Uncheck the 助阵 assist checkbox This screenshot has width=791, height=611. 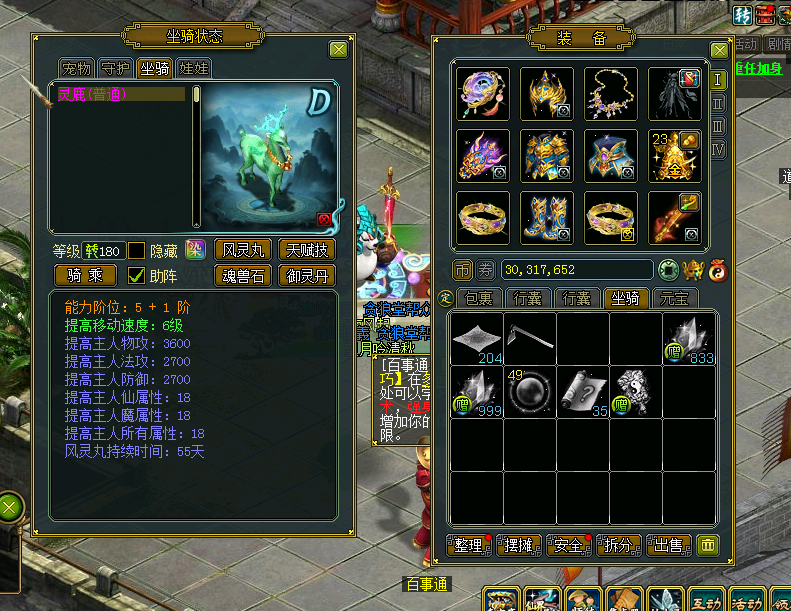(x=137, y=275)
